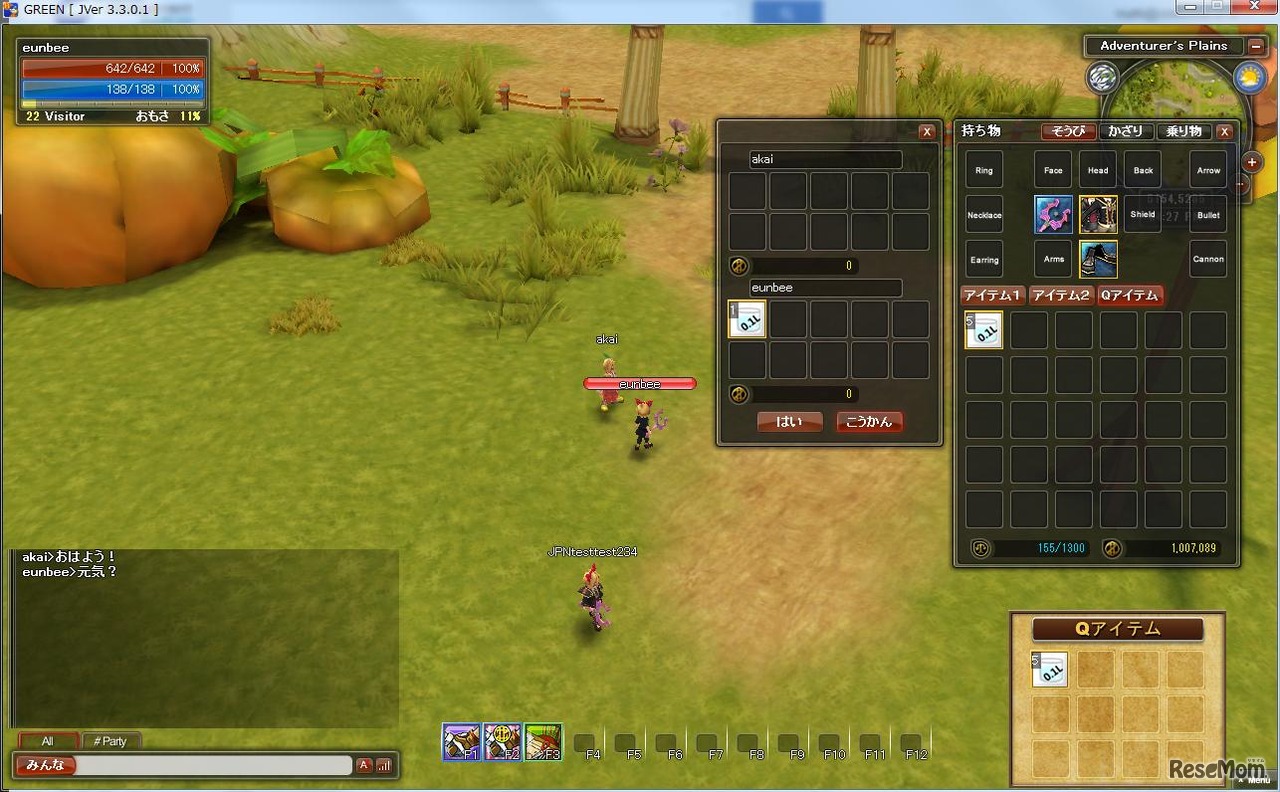The width and height of the screenshot is (1280, 792).
Task: Activate the F1 hotbar skill
Action: tap(462, 743)
